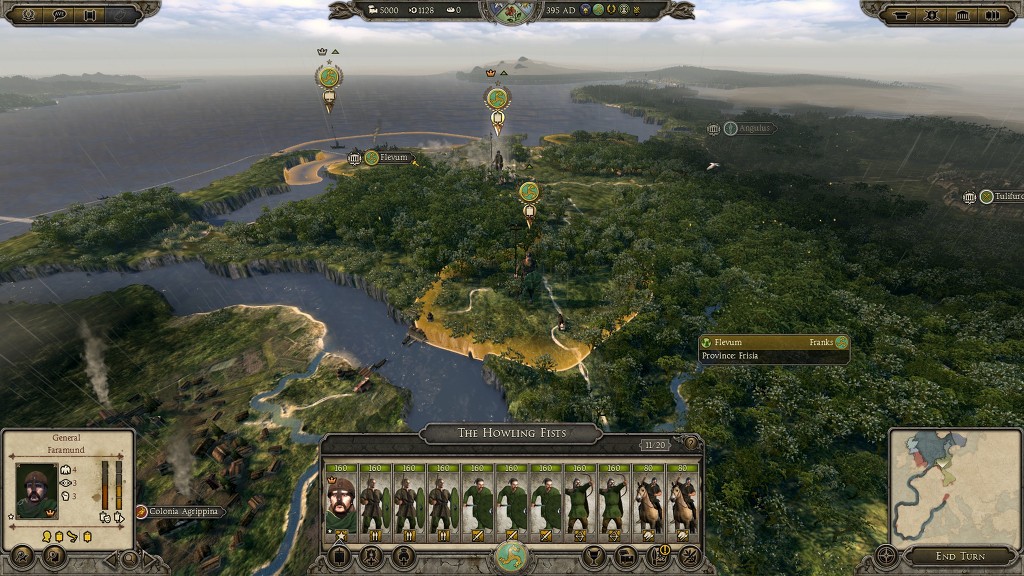The width and height of the screenshot is (1024, 576).
Task: Open the compass button beside End Turn
Action: (x=887, y=555)
